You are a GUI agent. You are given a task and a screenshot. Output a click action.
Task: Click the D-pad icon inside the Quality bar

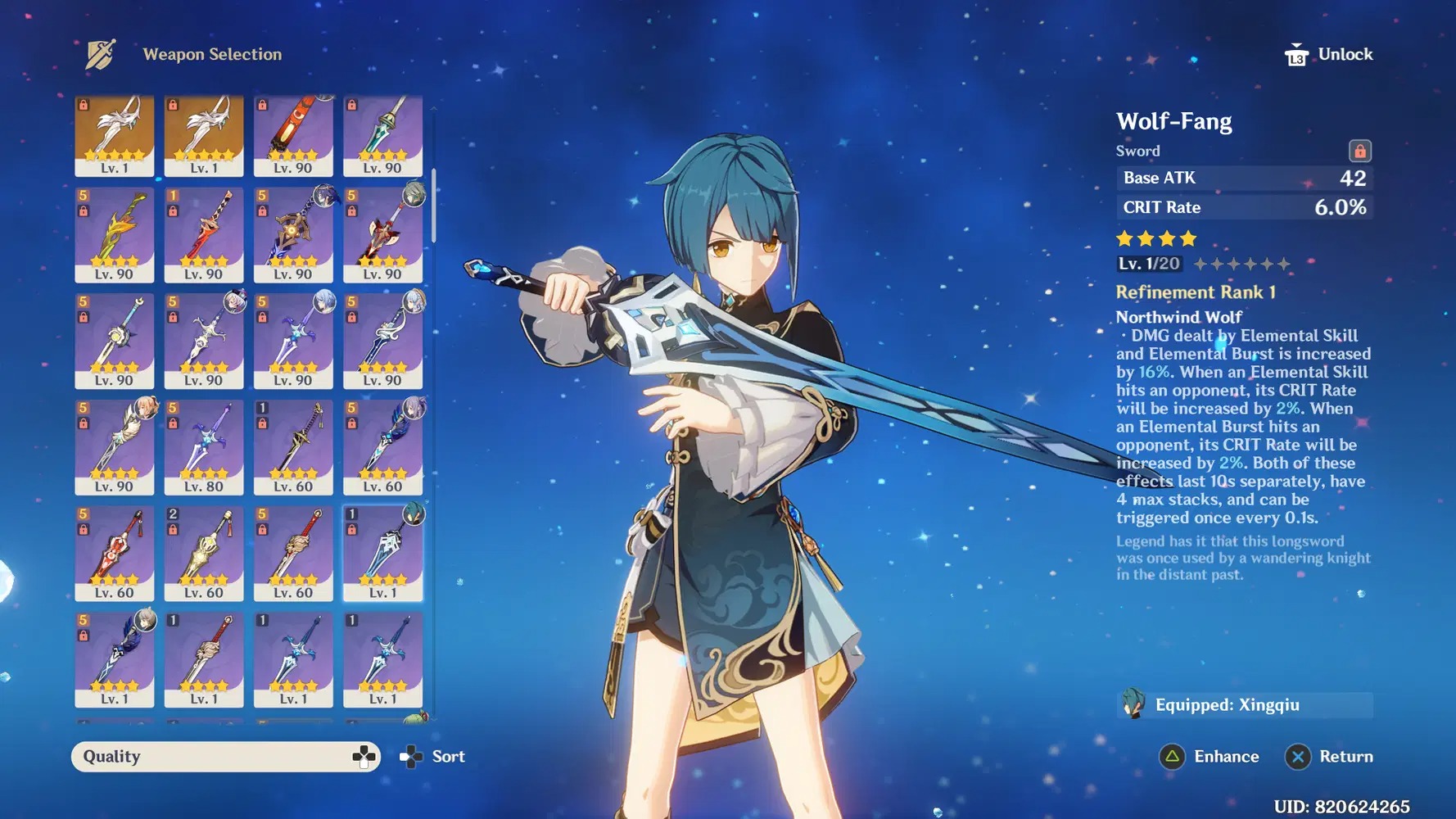coord(364,756)
